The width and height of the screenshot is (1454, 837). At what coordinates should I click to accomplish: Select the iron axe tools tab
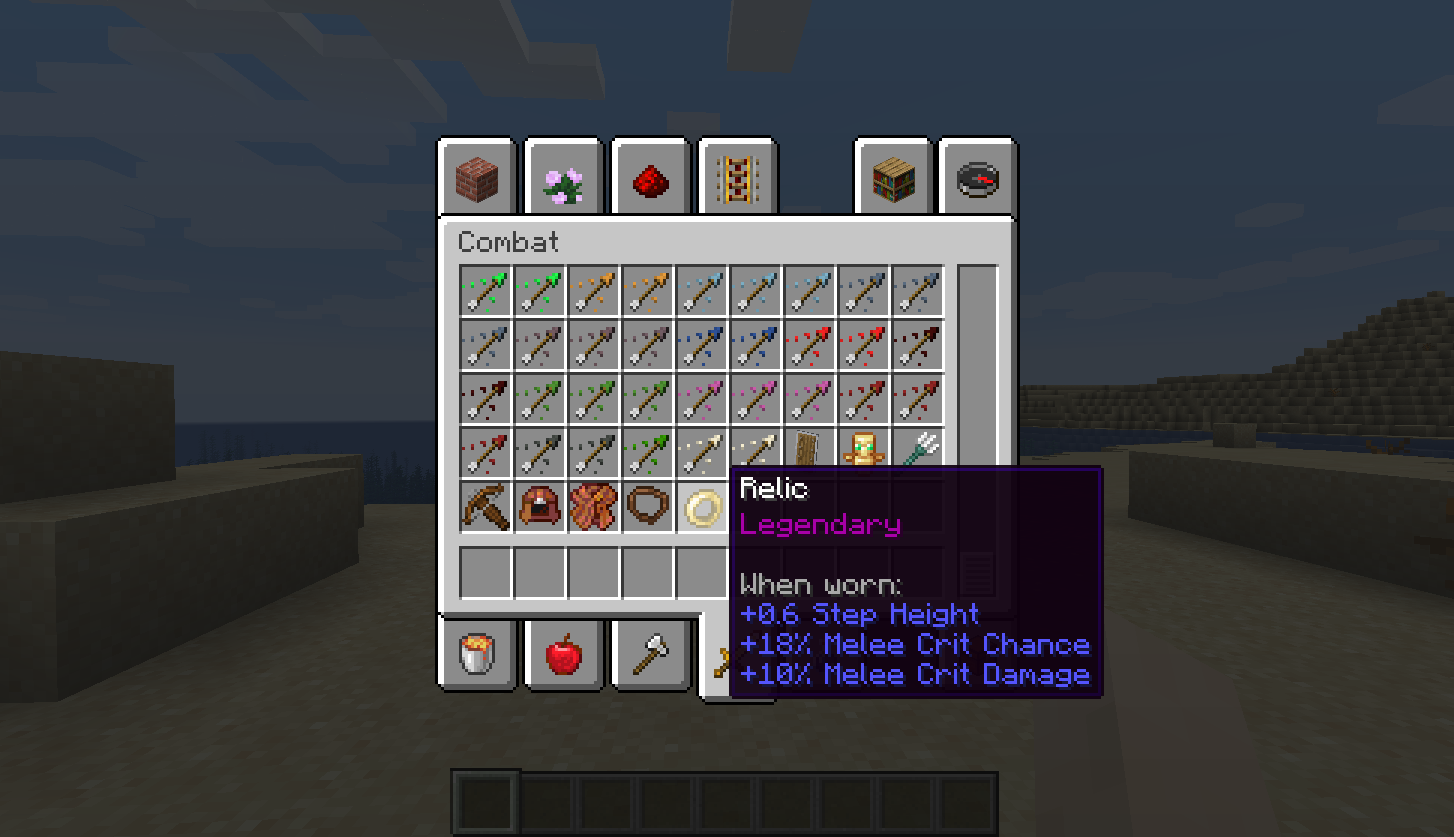tap(651, 655)
